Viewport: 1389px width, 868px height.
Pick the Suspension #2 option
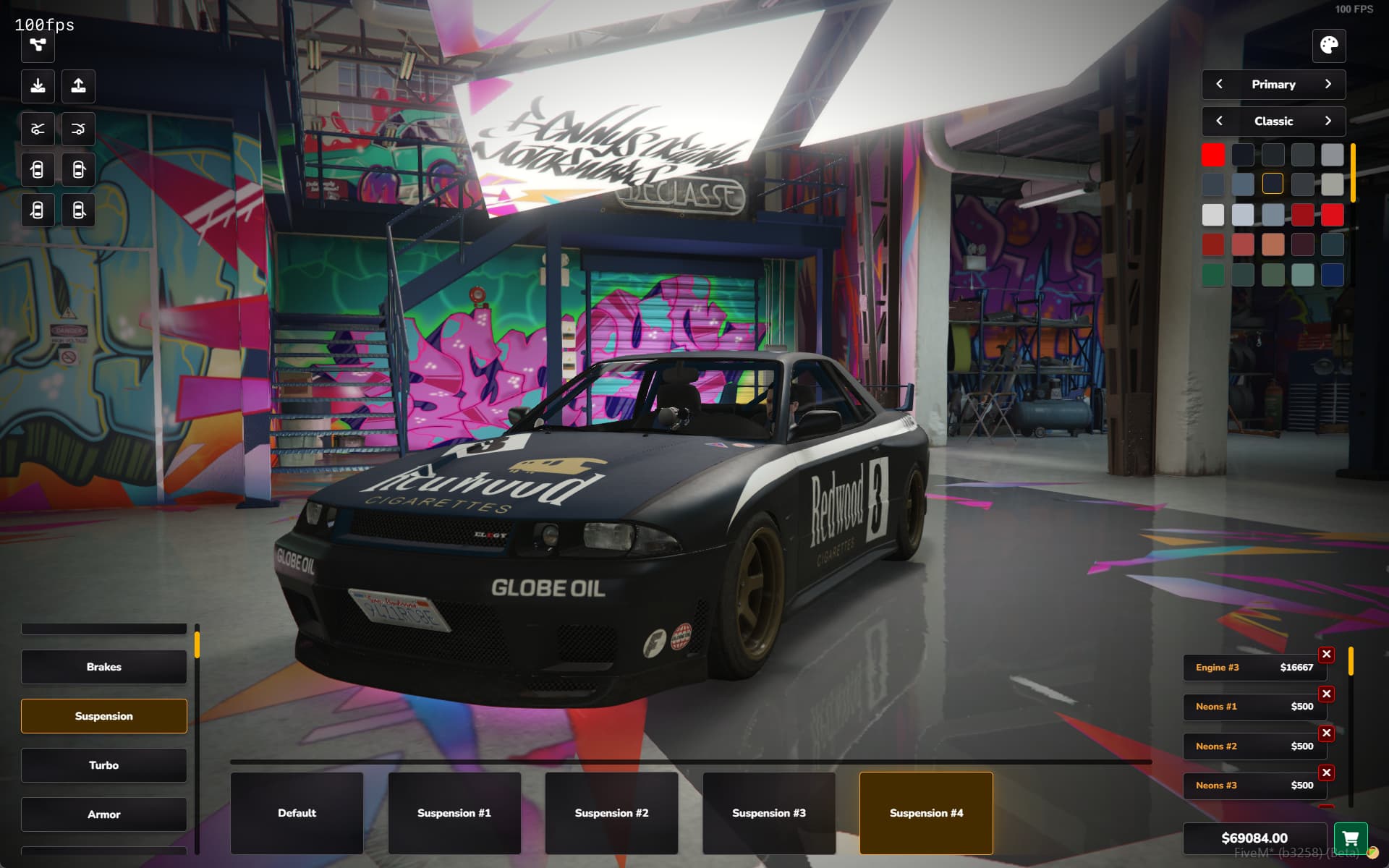[x=611, y=813]
